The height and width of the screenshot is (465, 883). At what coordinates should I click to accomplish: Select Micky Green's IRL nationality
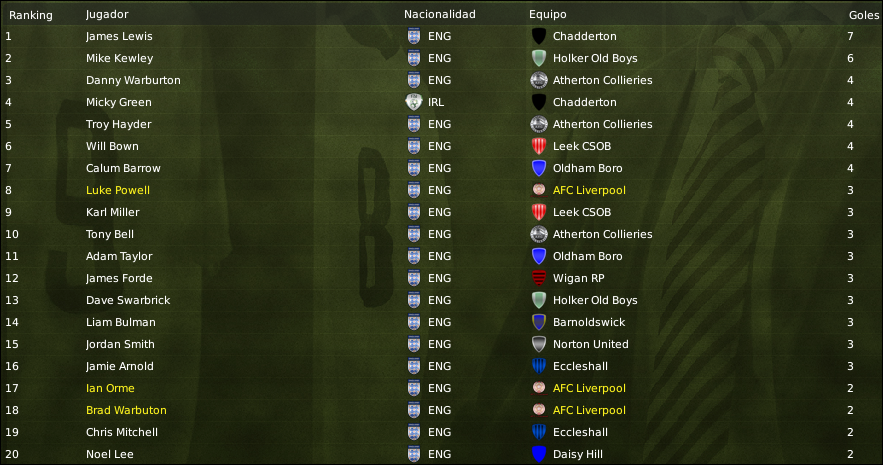point(438,102)
